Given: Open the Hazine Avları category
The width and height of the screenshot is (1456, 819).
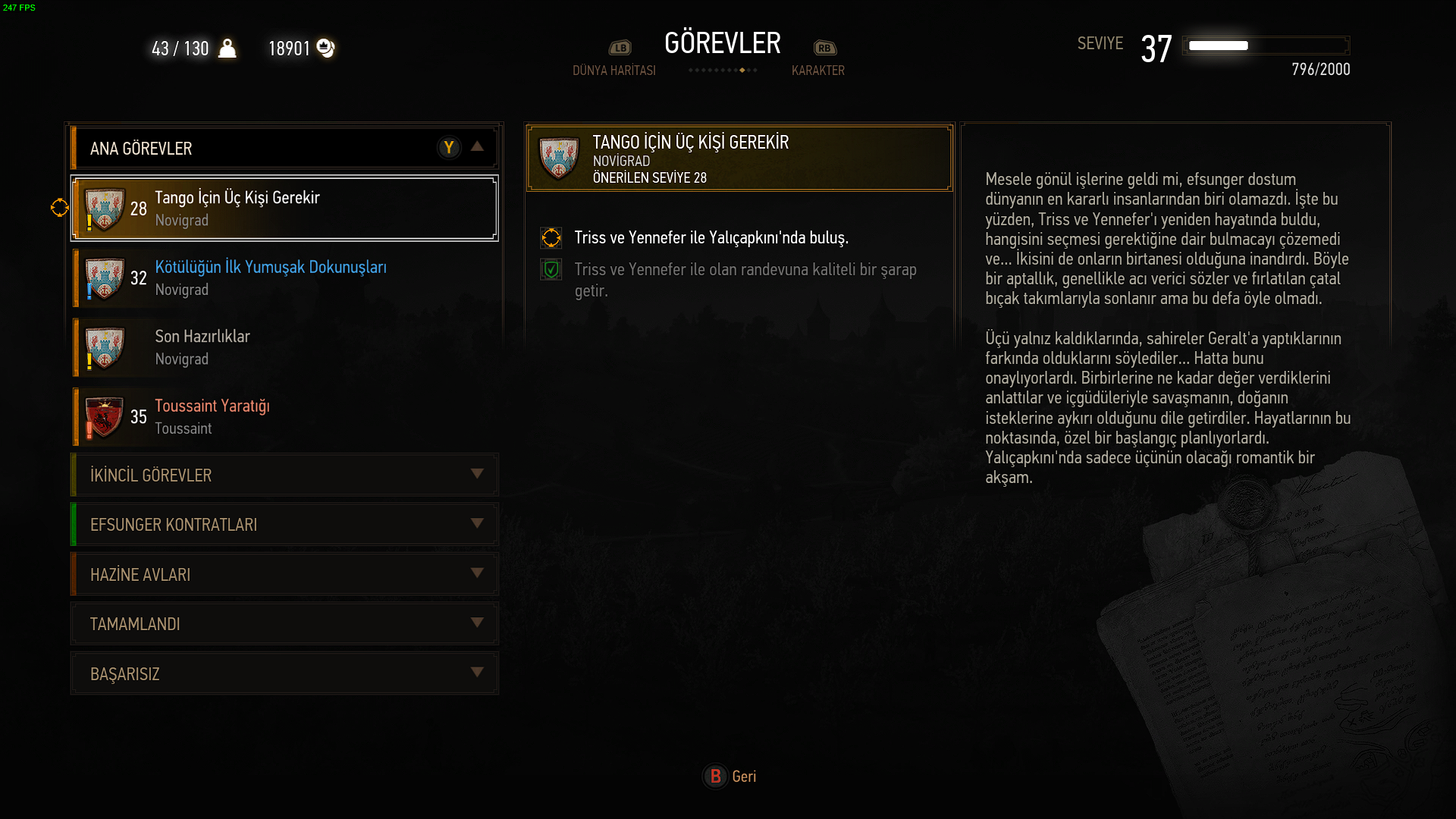Looking at the screenshot, I should coord(284,575).
